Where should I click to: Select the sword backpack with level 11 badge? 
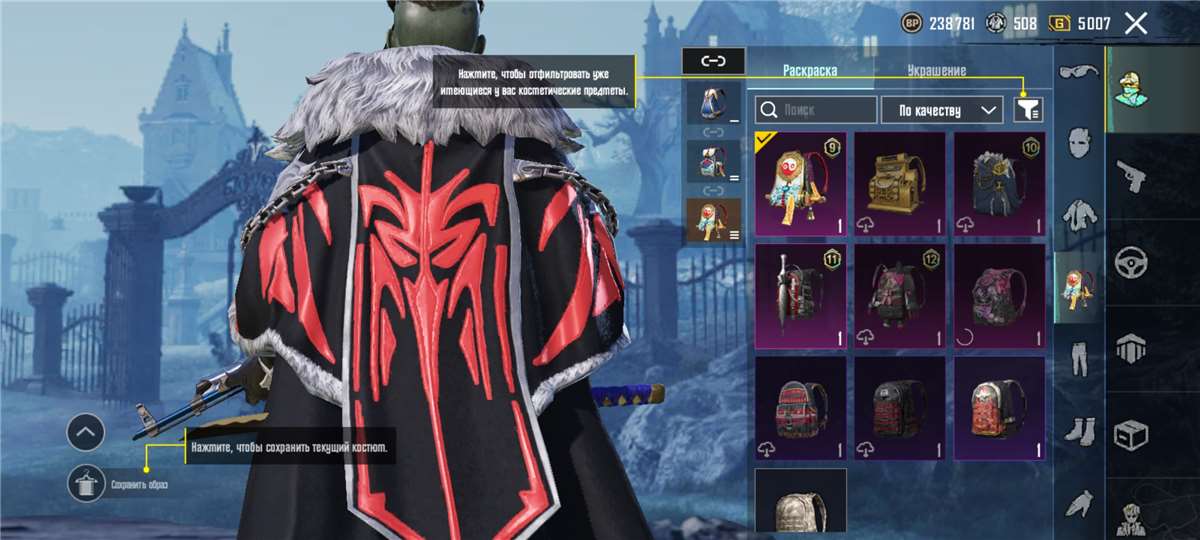click(800, 293)
